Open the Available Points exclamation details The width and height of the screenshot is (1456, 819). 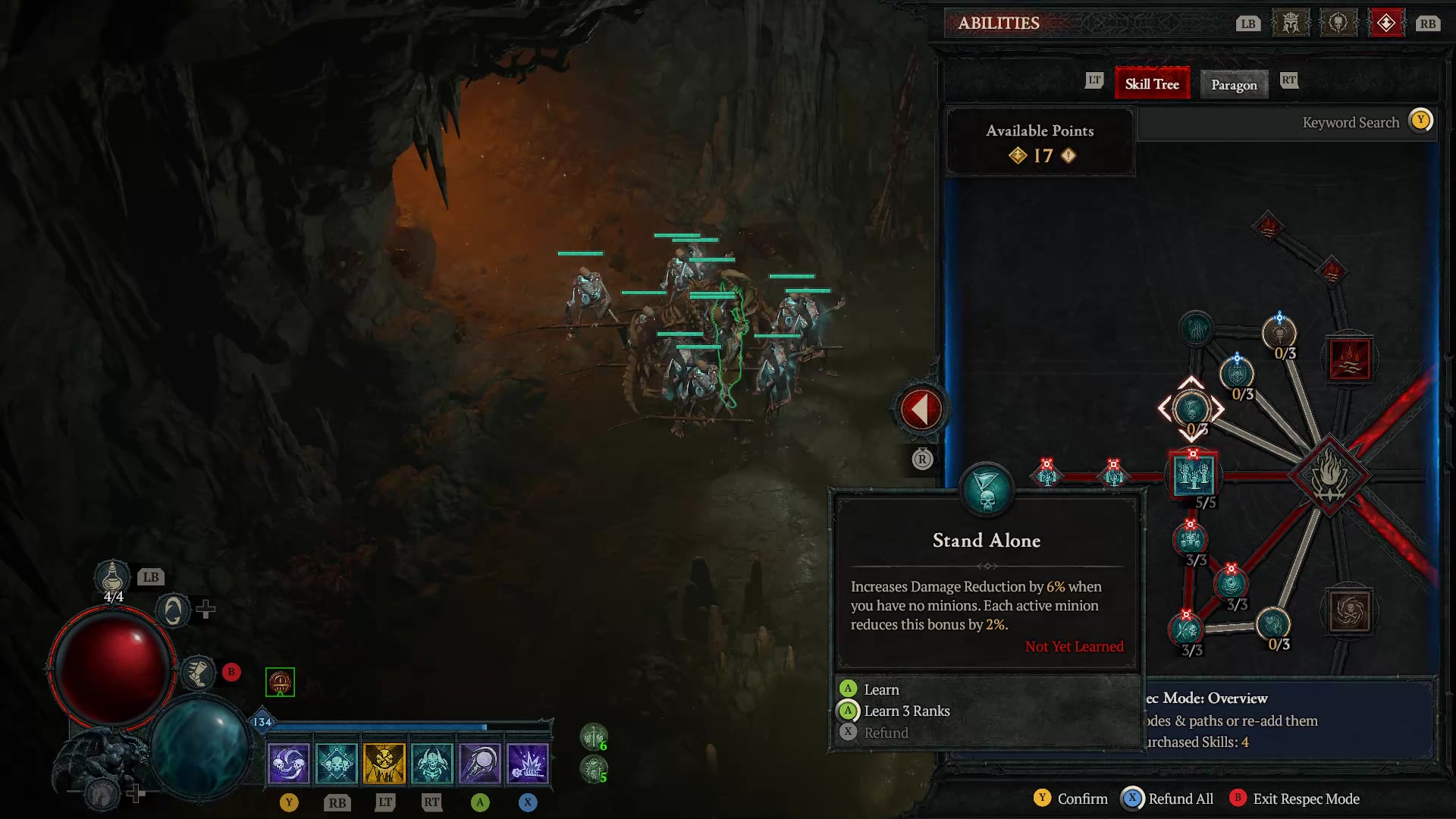[x=1068, y=156]
